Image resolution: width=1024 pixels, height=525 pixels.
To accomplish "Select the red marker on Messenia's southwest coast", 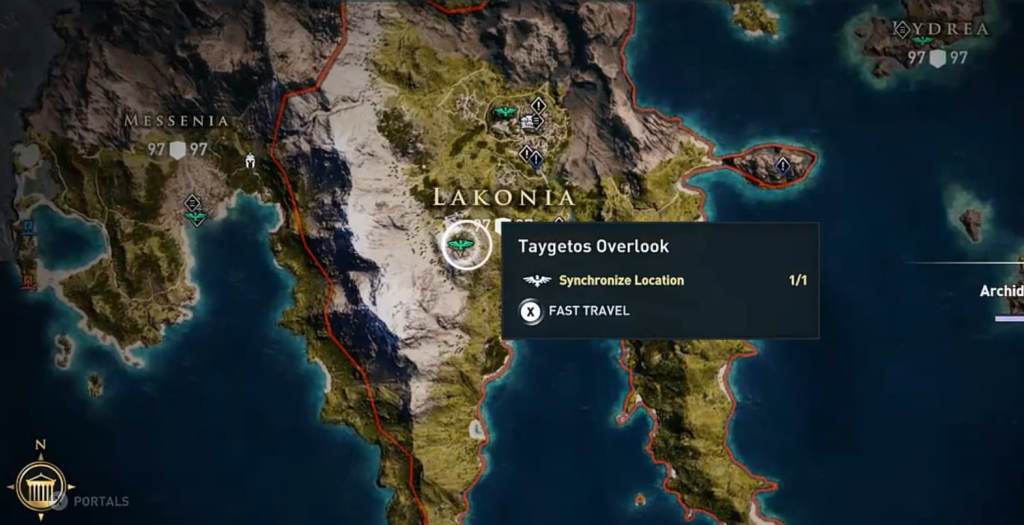I will (x=27, y=281).
